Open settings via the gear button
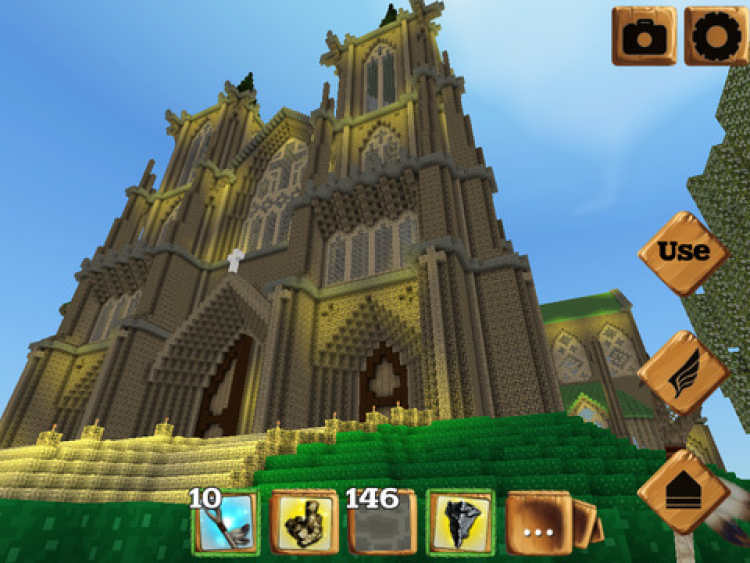The image size is (750, 563). pos(716,36)
